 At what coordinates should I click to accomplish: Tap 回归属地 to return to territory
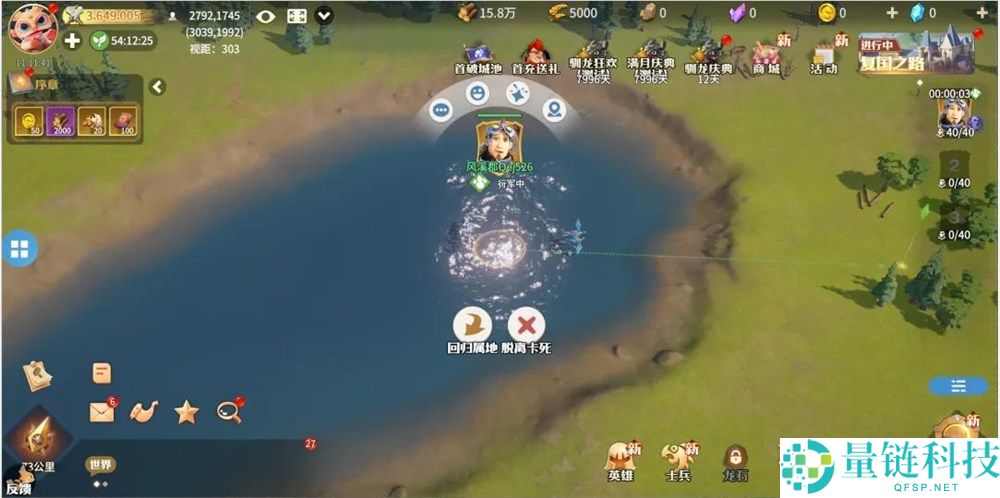[x=472, y=325]
